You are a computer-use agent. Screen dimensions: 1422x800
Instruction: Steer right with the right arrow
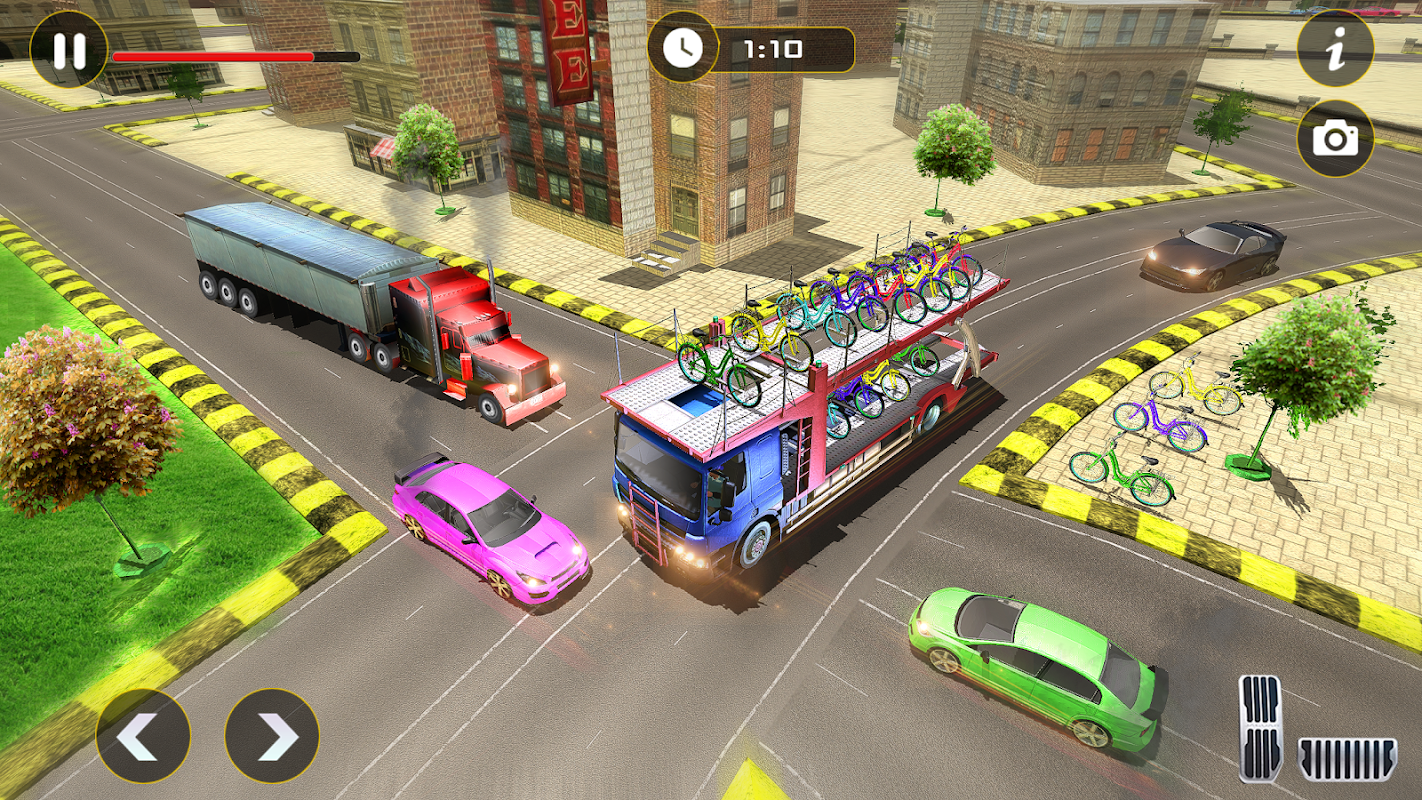(x=272, y=735)
